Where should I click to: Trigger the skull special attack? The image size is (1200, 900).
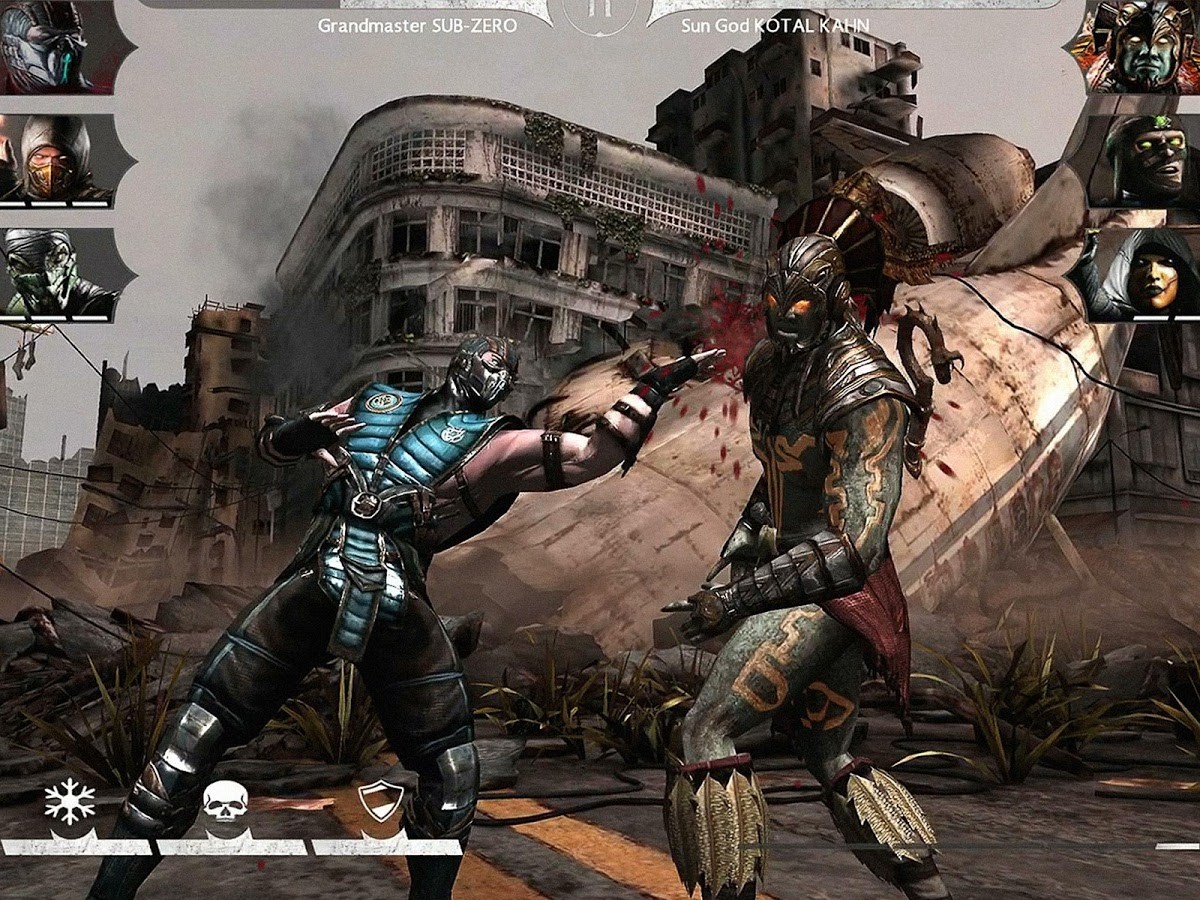click(x=225, y=803)
